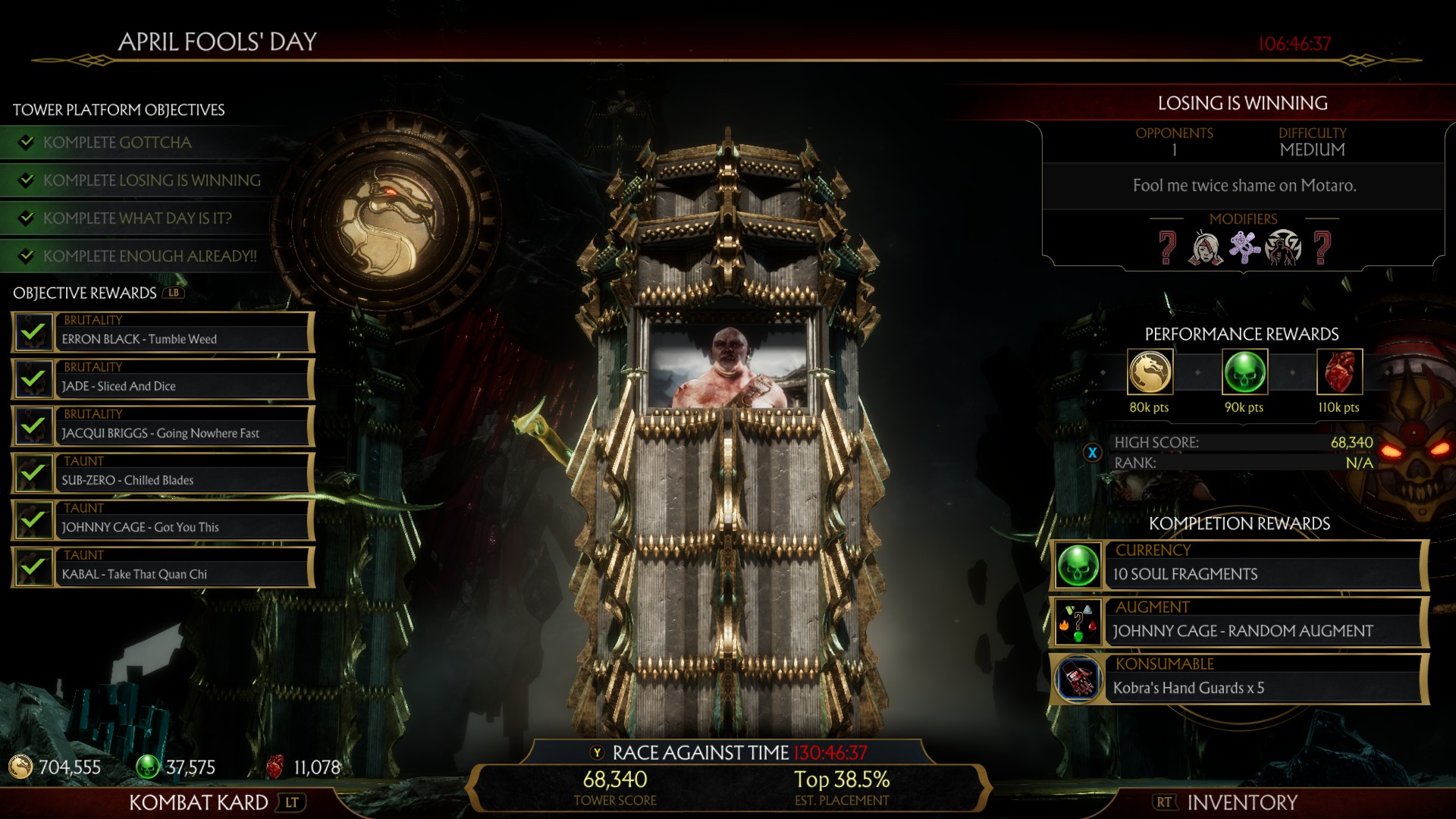This screenshot has width=1456, height=819.
Task: Select the 110k pts heart reward
Action: point(1339,372)
